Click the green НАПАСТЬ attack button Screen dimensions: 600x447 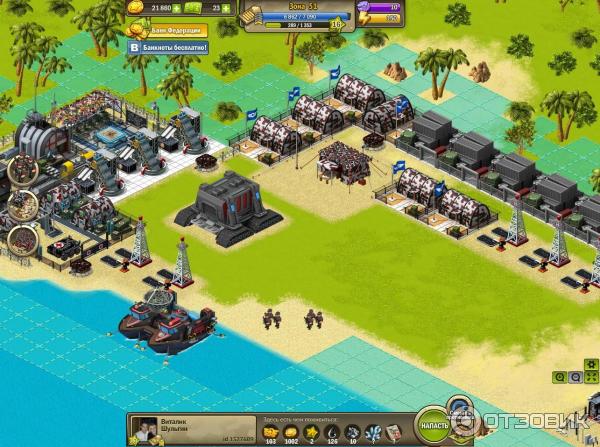coord(434,425)
